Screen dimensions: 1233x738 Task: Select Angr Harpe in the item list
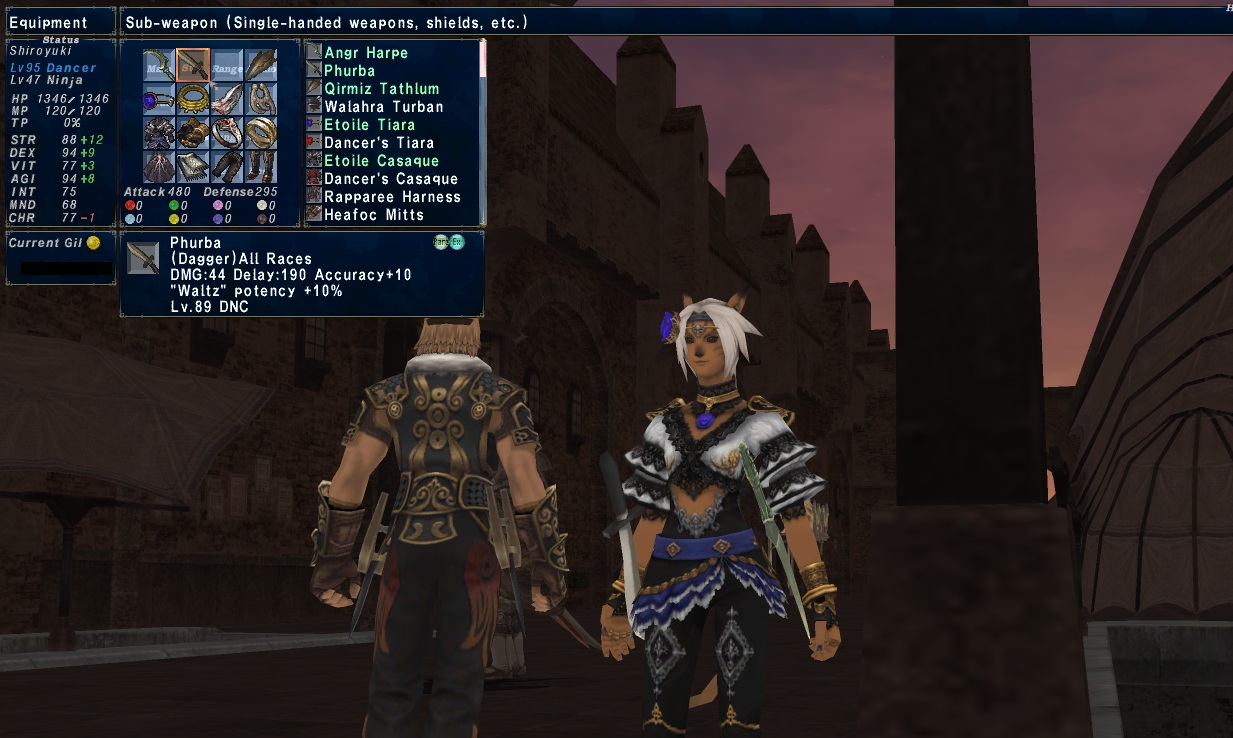pos(366,53)
